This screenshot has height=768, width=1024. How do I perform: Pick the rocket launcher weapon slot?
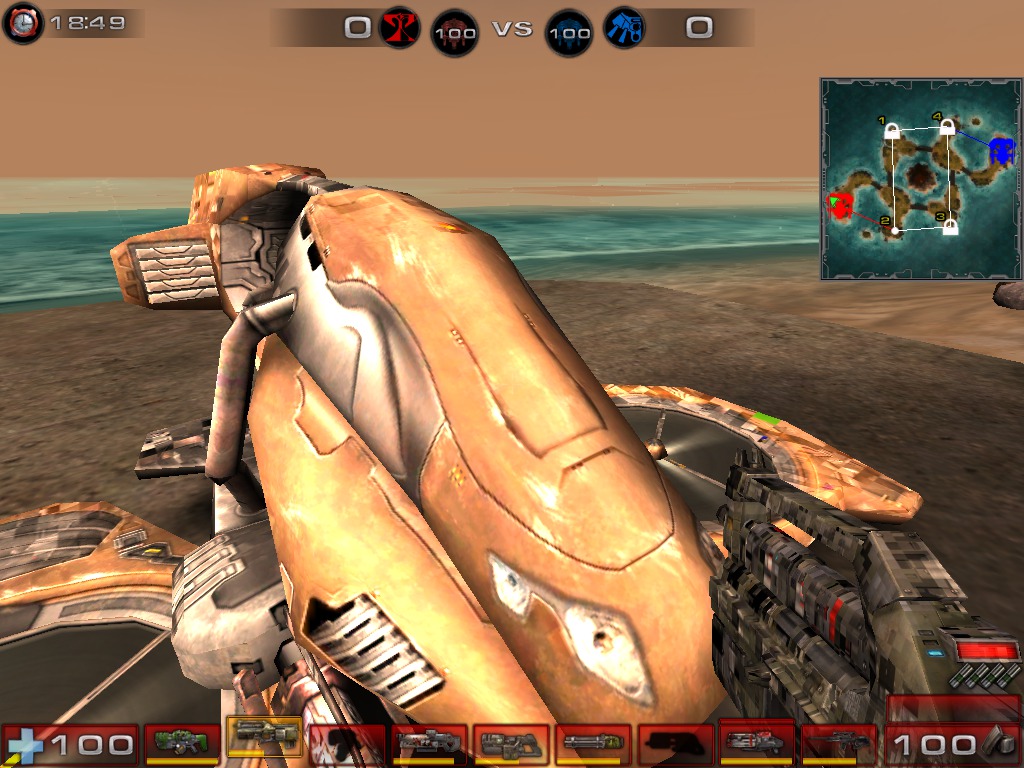point(757,742)
